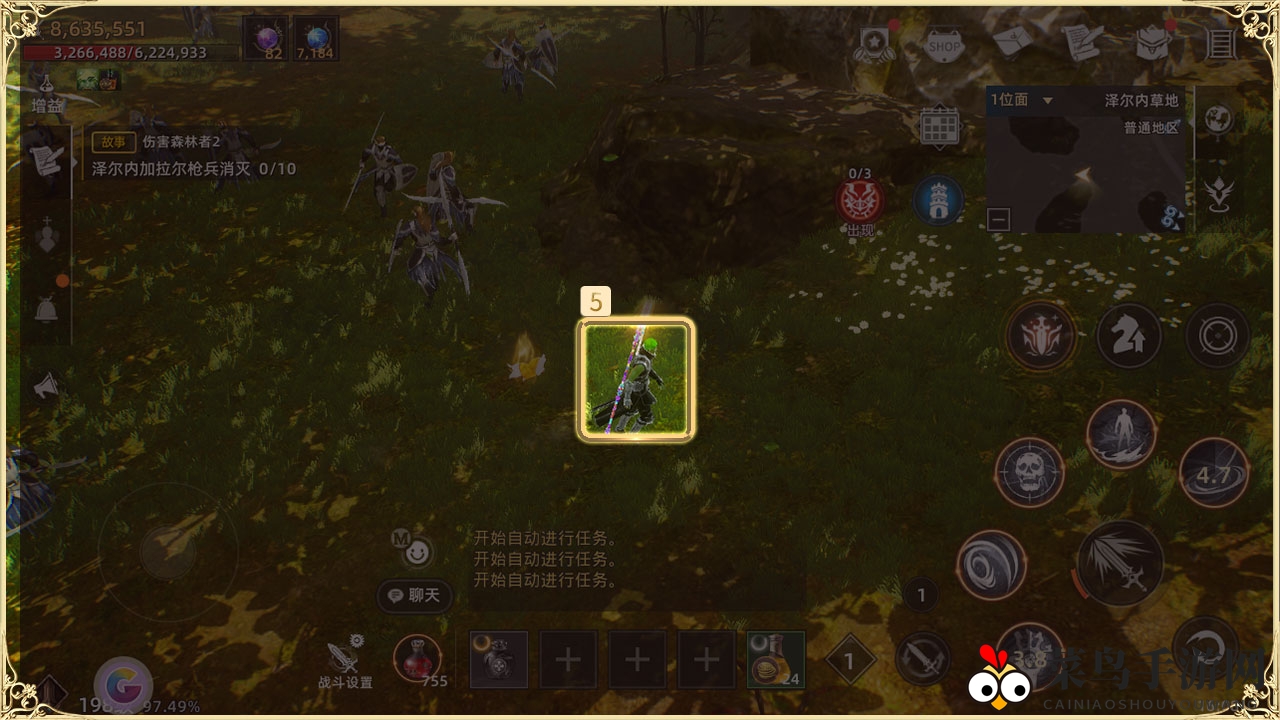The image size is (1280, 720).
Task: Toggle the horse mount button
Action: 1129,336
